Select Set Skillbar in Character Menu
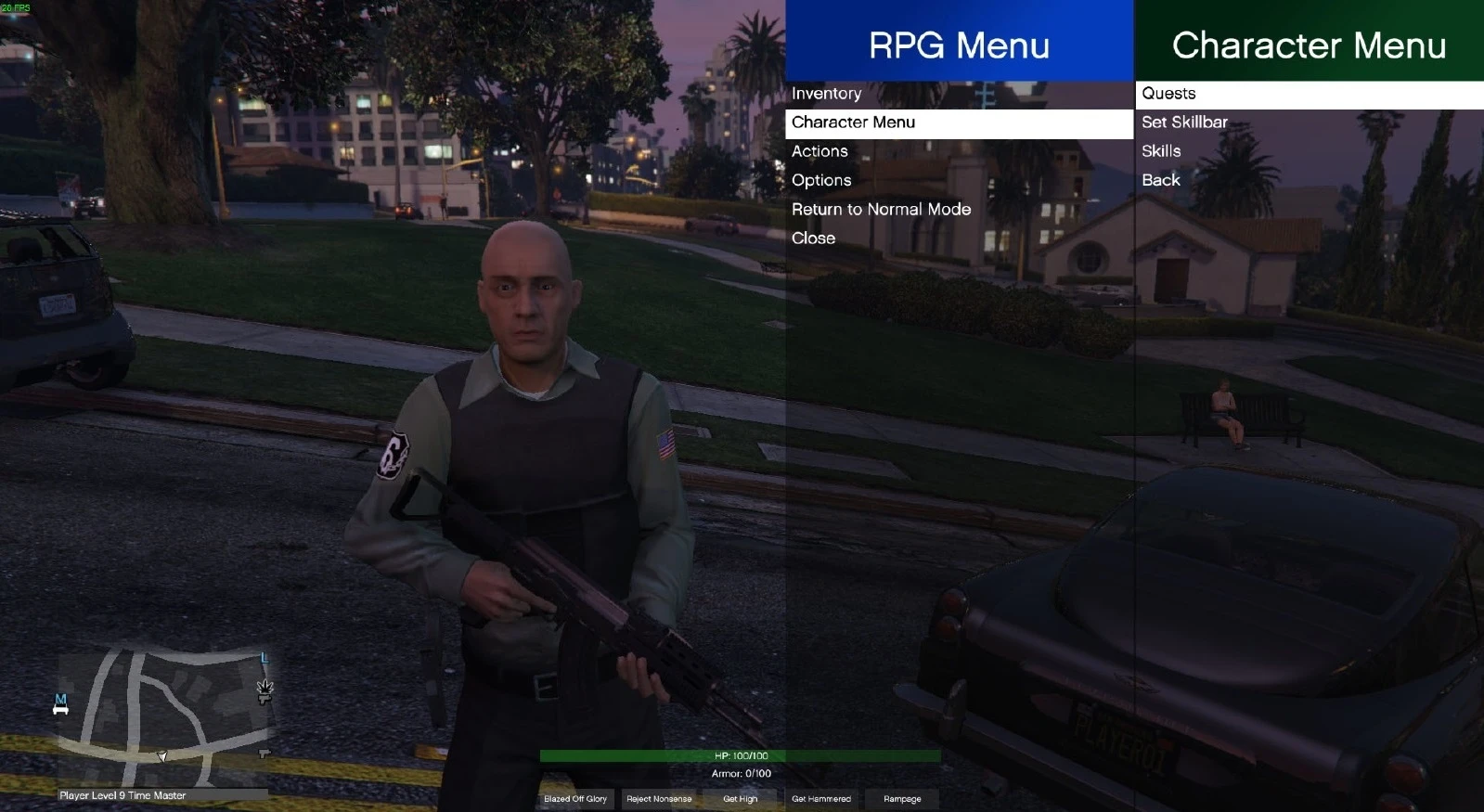The width and height of the screenshot is (1484, 812). coord(1183,122)
